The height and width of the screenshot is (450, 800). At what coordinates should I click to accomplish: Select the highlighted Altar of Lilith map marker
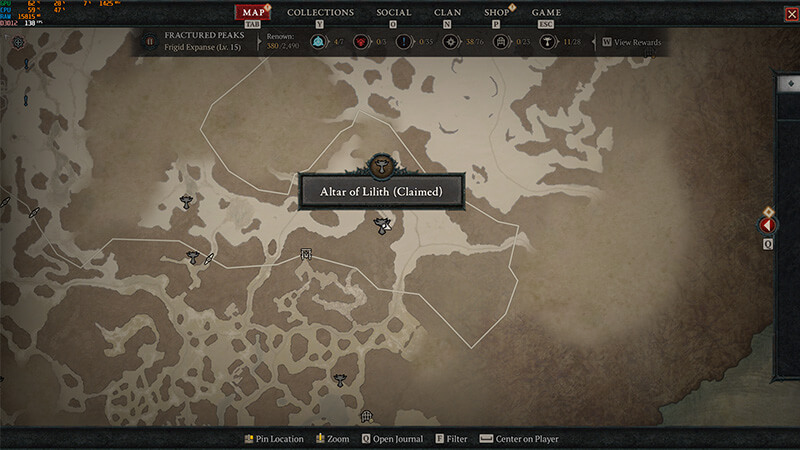[x=381, y=226]
